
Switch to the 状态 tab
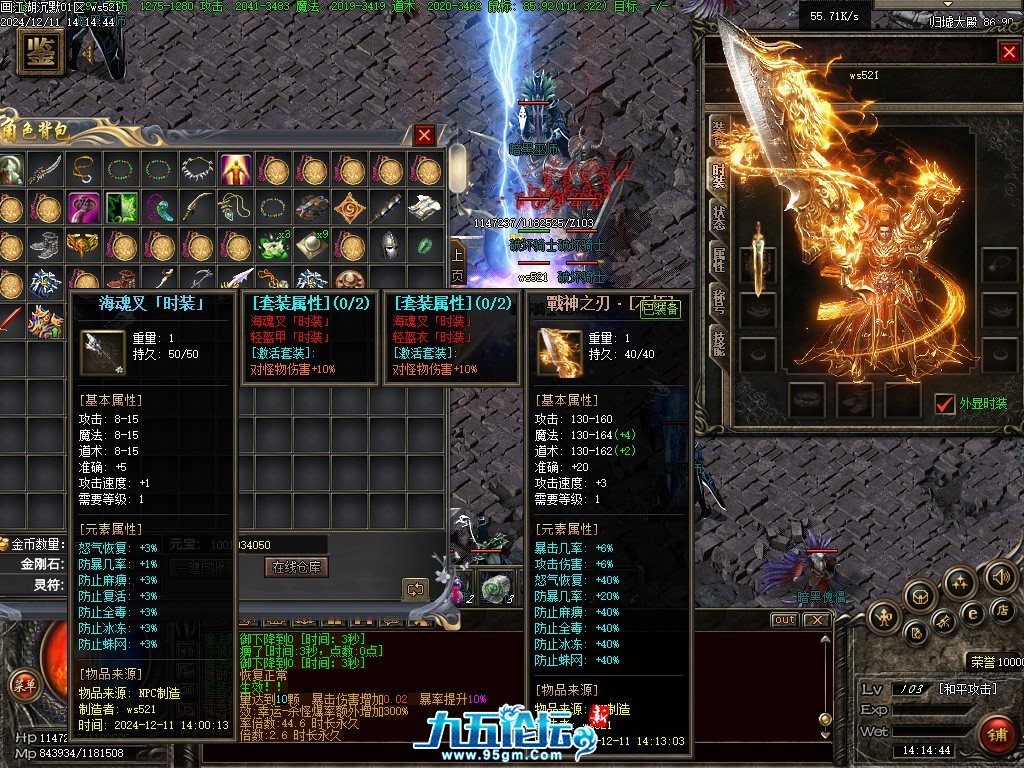click(x=718, y=217)
